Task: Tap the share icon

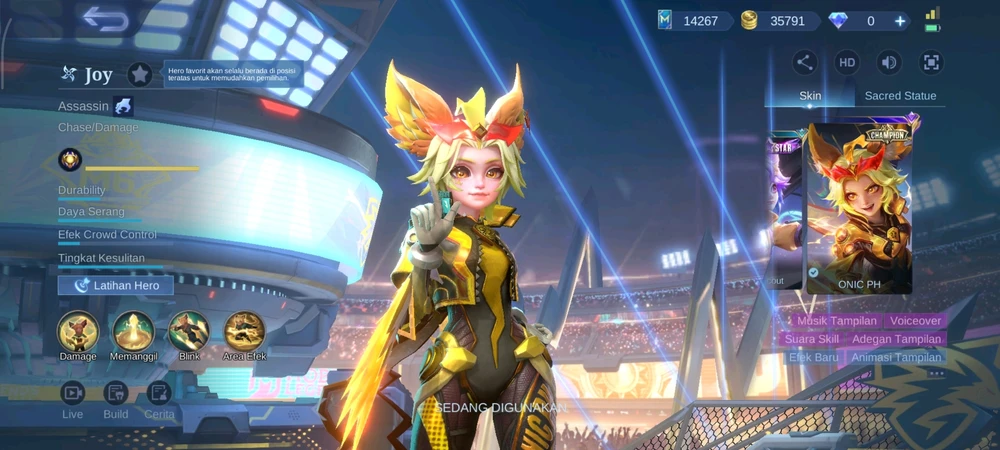Action: 805,62
